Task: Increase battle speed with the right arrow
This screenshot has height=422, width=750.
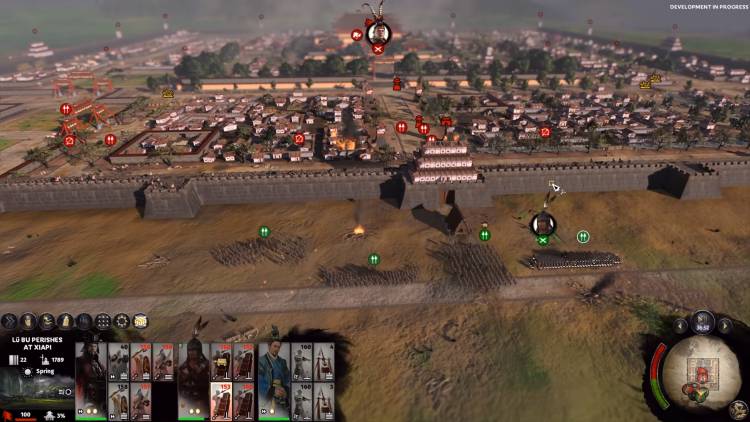Action: coord(726,325)
